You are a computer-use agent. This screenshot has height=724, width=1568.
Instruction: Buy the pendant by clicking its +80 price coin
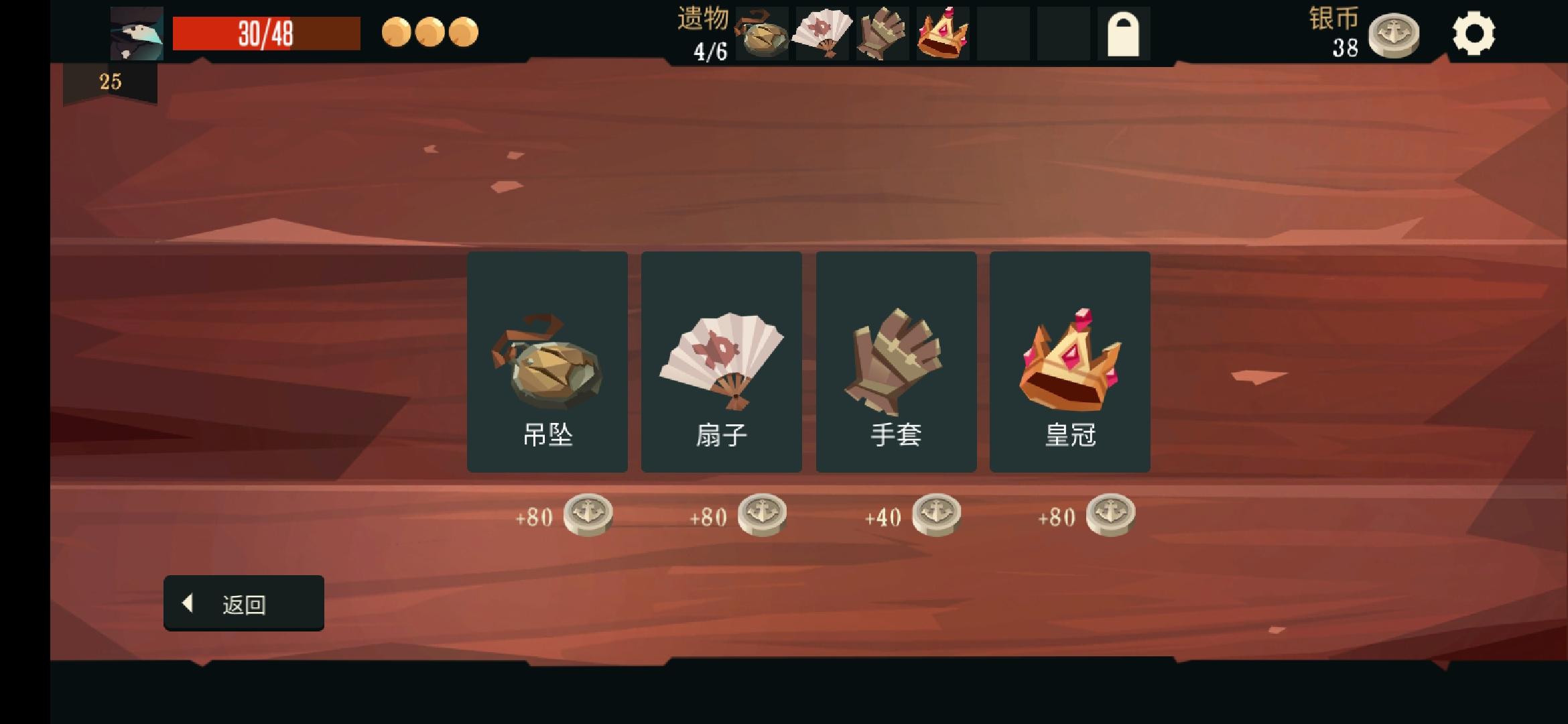point(590,514)
